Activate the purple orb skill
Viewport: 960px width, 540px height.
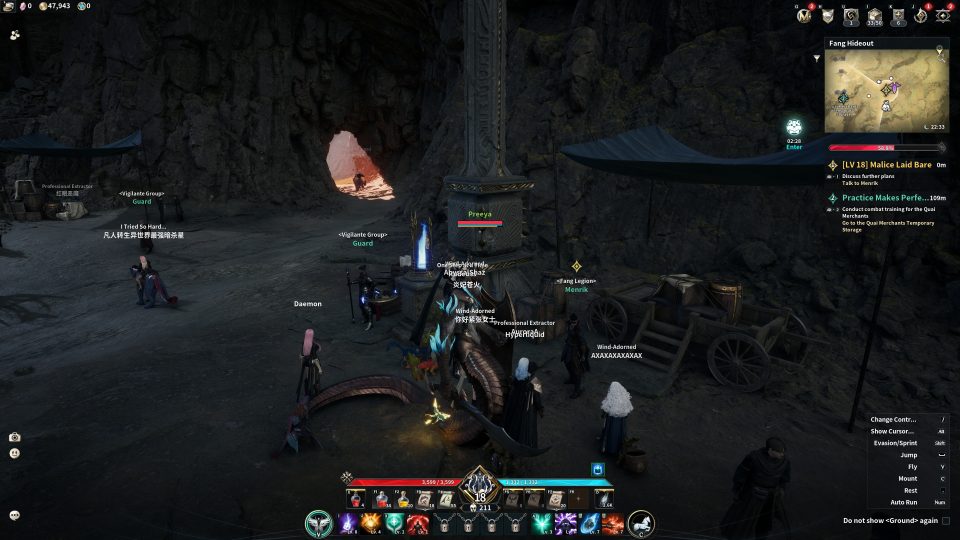[x=347, y=522]
